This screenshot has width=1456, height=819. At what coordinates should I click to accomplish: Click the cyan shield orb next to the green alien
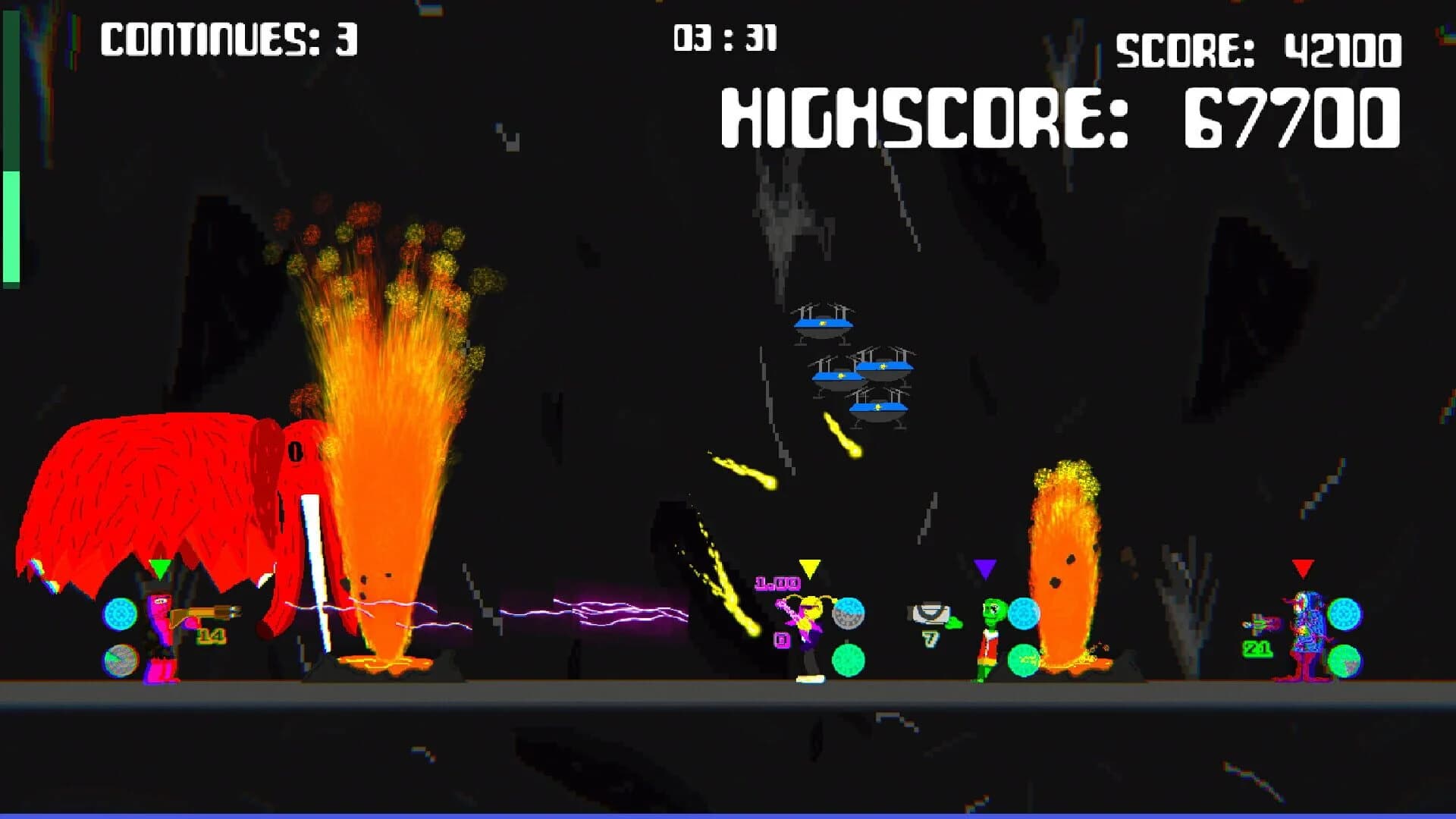click(1023, 613)
